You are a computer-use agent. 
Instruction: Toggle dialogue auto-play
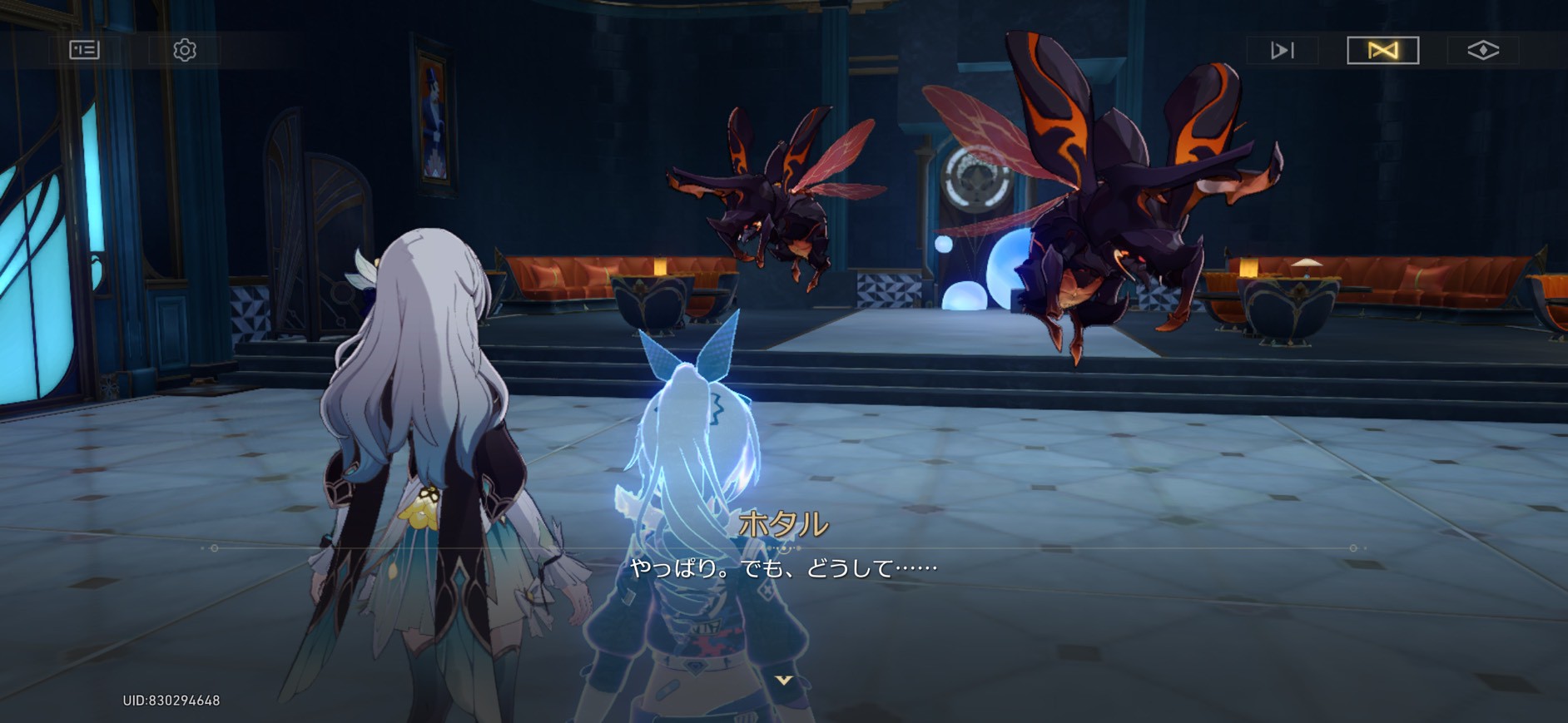pos(1382,51)
